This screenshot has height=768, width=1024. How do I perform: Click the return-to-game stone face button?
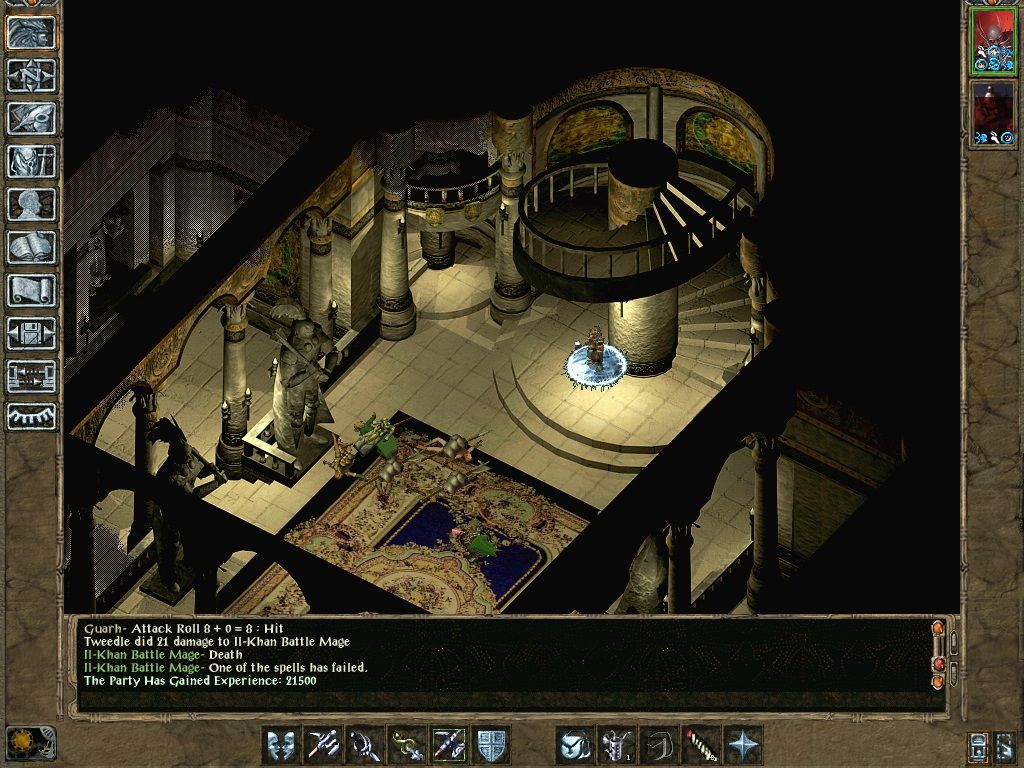click(x=32, y=33)
